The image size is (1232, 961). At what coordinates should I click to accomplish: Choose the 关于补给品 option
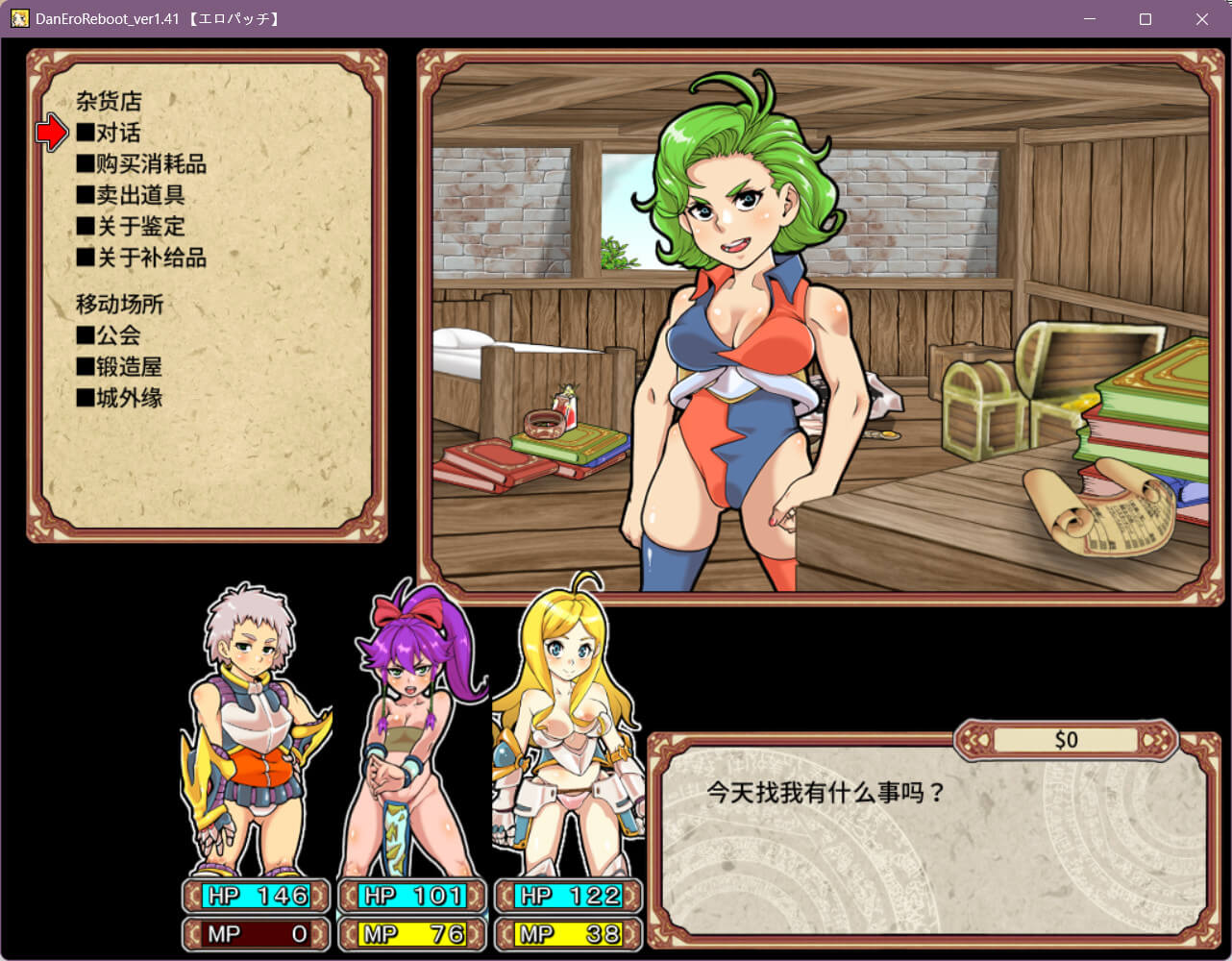(150, 258)
